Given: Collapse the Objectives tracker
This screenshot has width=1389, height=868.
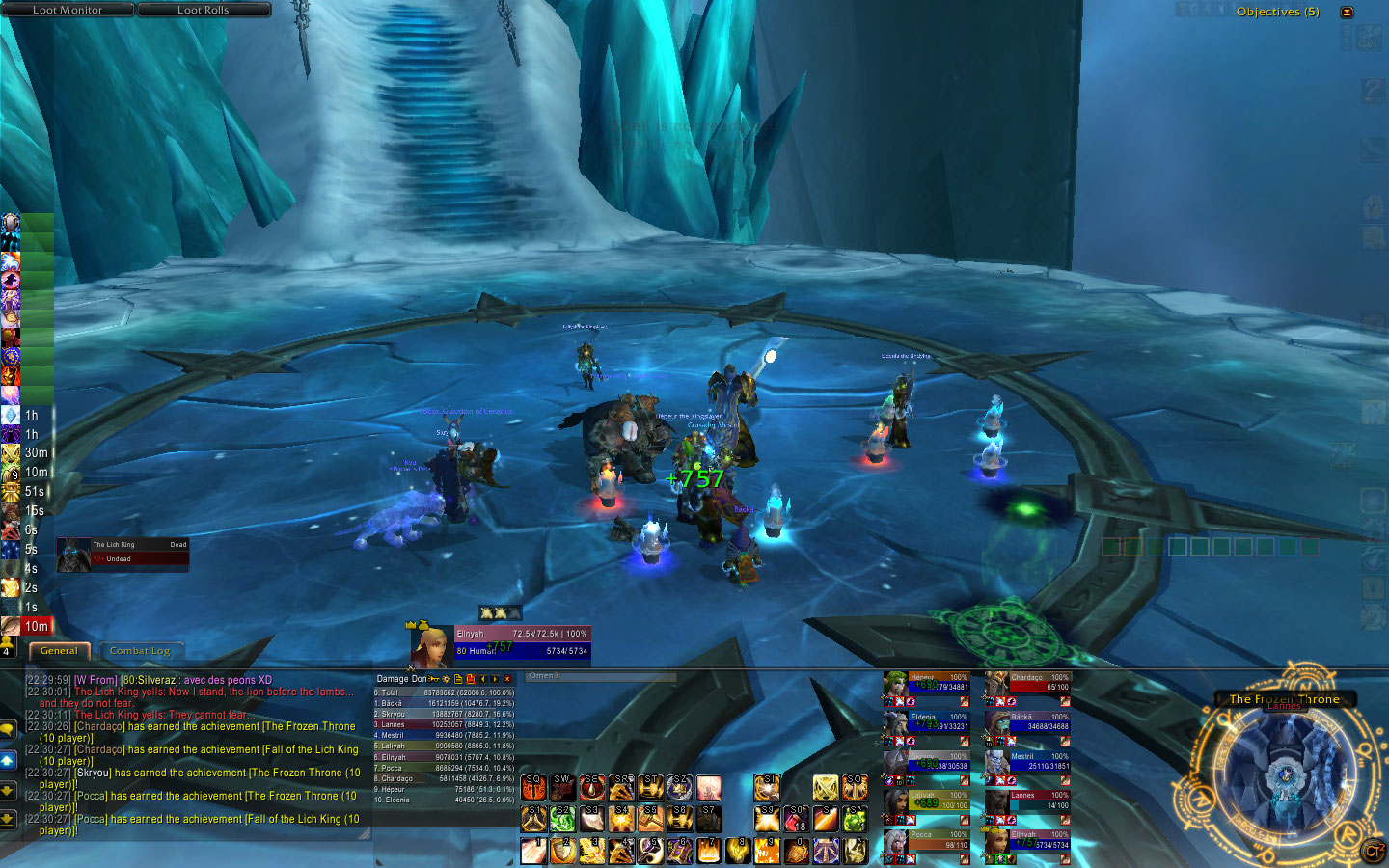Looking at the screenshot, I should coord(1347,12).
